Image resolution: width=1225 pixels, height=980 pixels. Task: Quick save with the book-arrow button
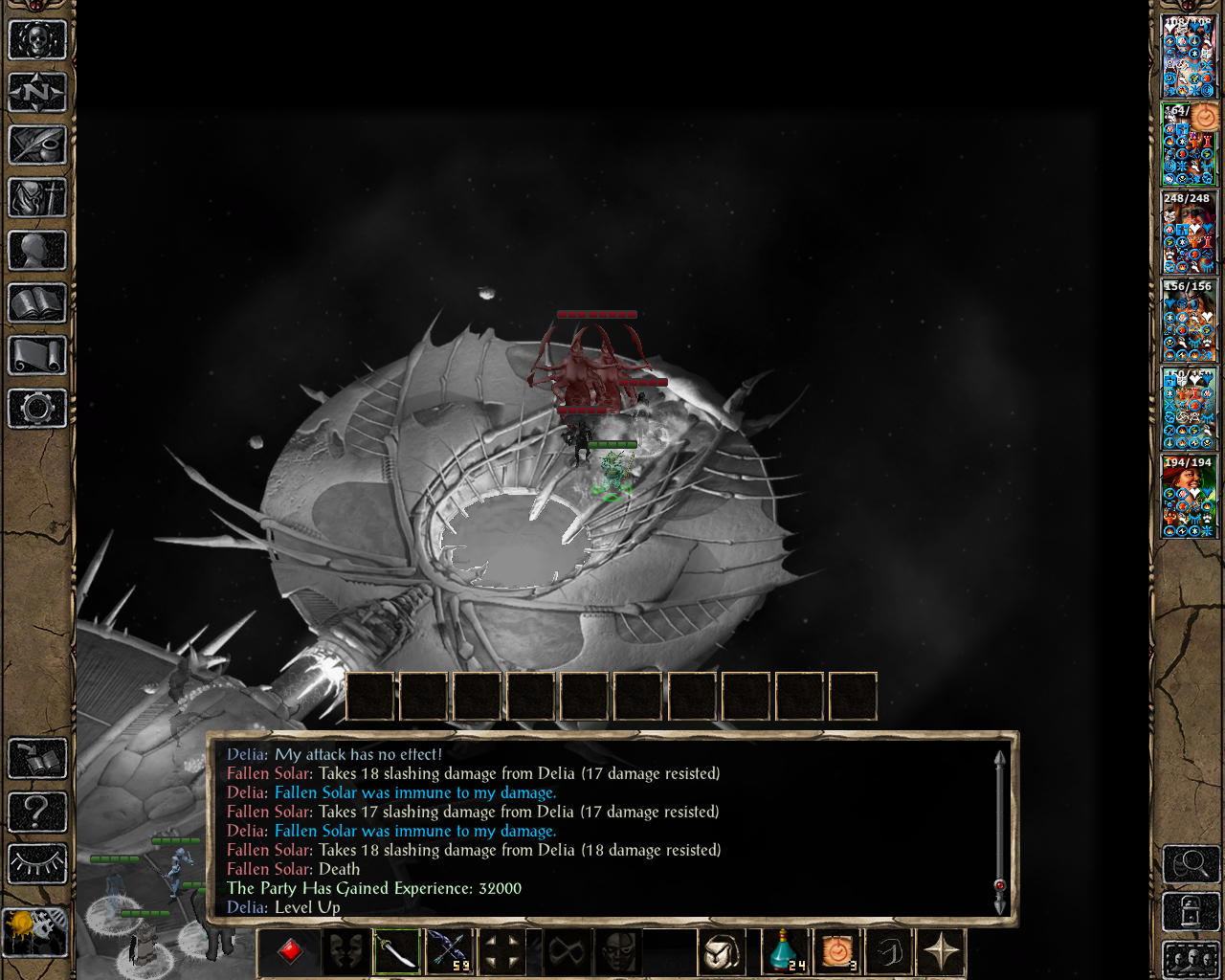pos(37,759)
